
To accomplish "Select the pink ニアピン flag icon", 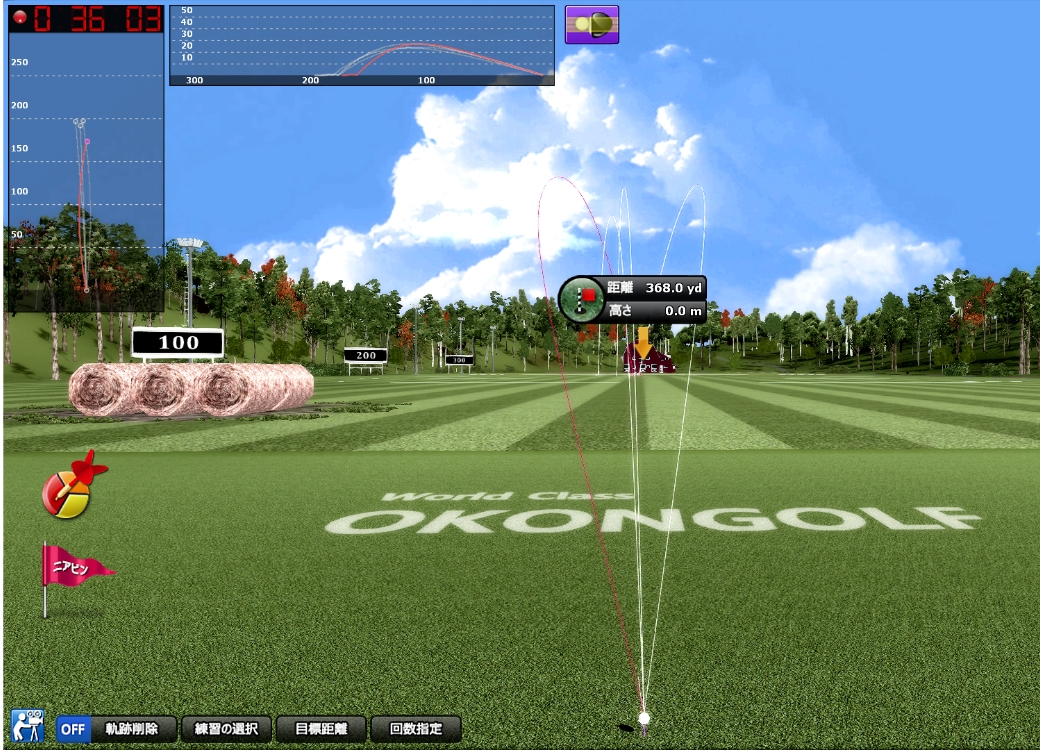I will click(74, 572).
